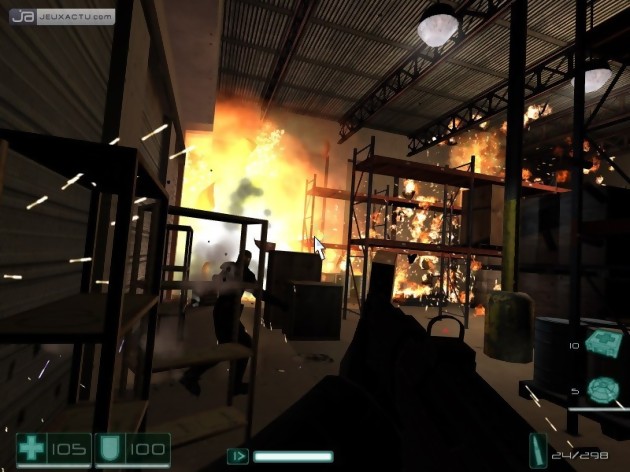Open the JeuxActu.com watermark logo
The height and width of the screenshot is (472, 630).
pos(58,16)
